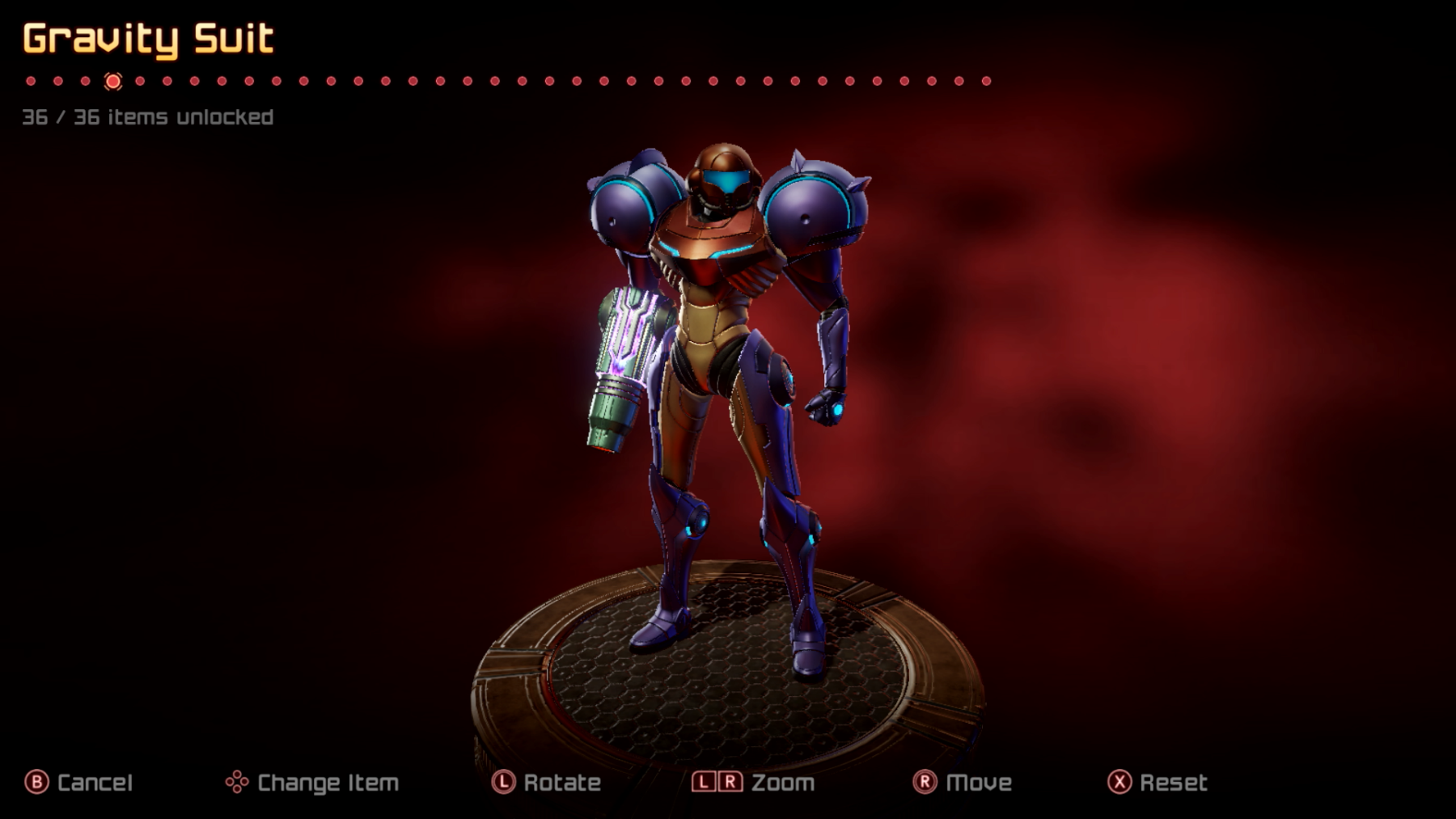Jump to the last gallery item dot

986,81
